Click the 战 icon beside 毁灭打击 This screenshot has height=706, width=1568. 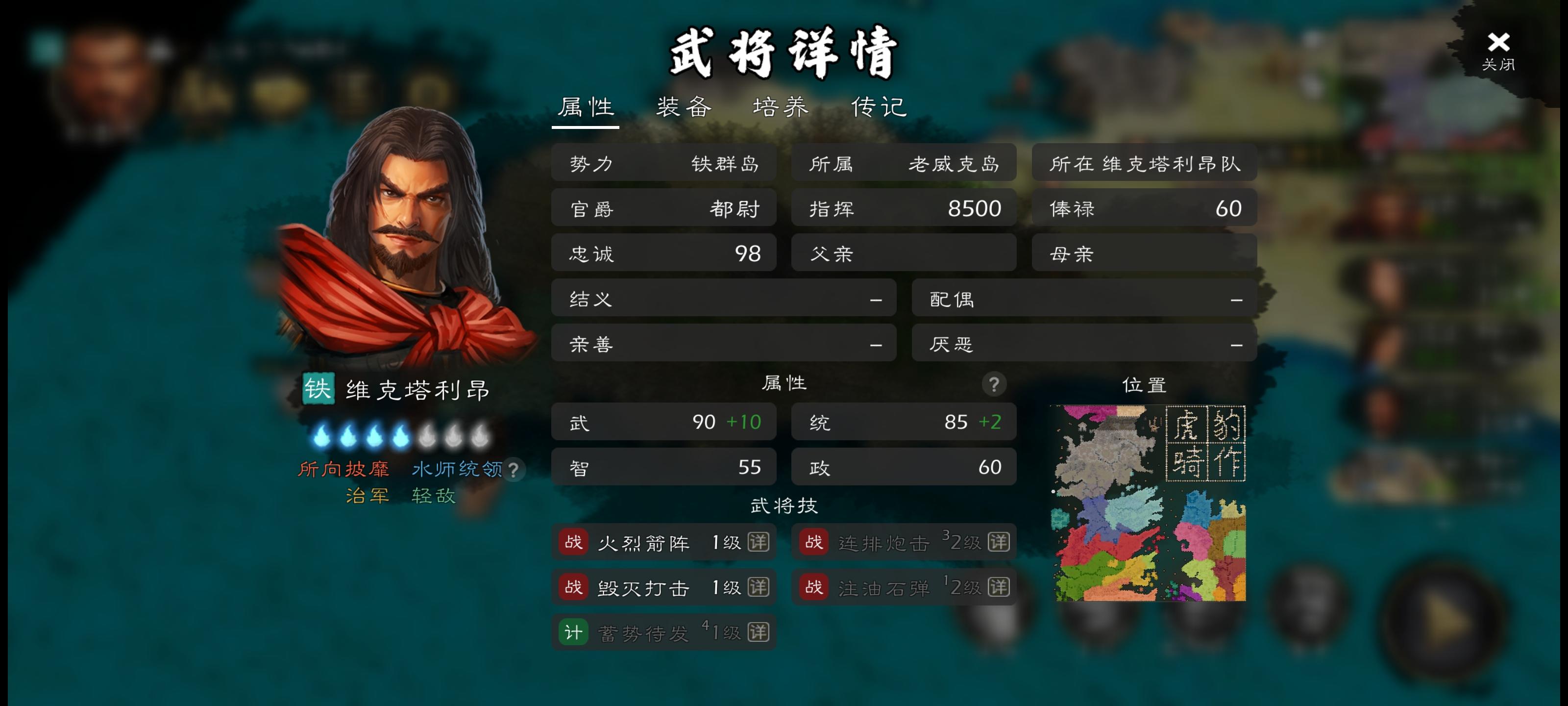point(573,587)
